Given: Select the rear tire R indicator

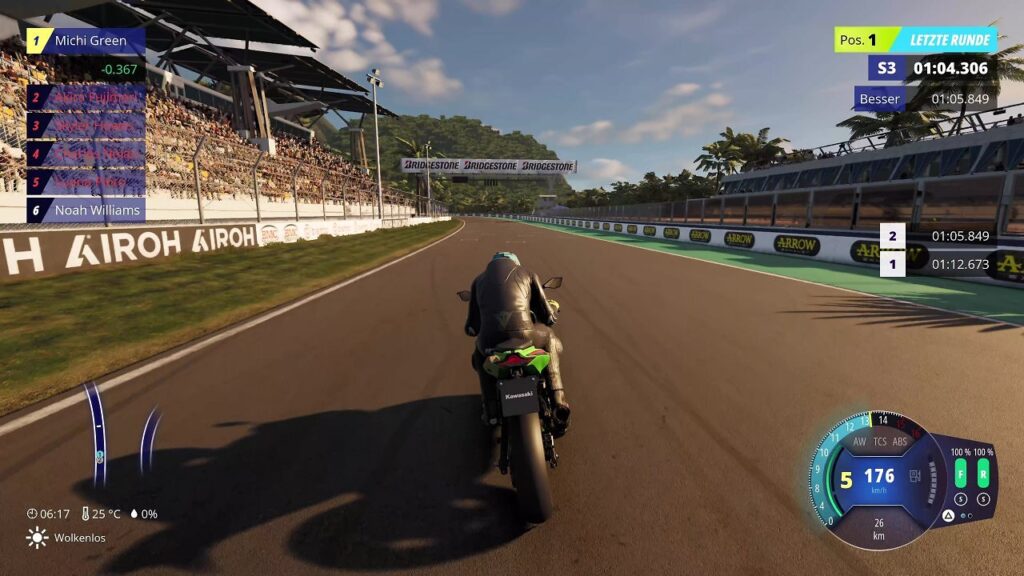Looking at the screenshot, I should (983, 473).
